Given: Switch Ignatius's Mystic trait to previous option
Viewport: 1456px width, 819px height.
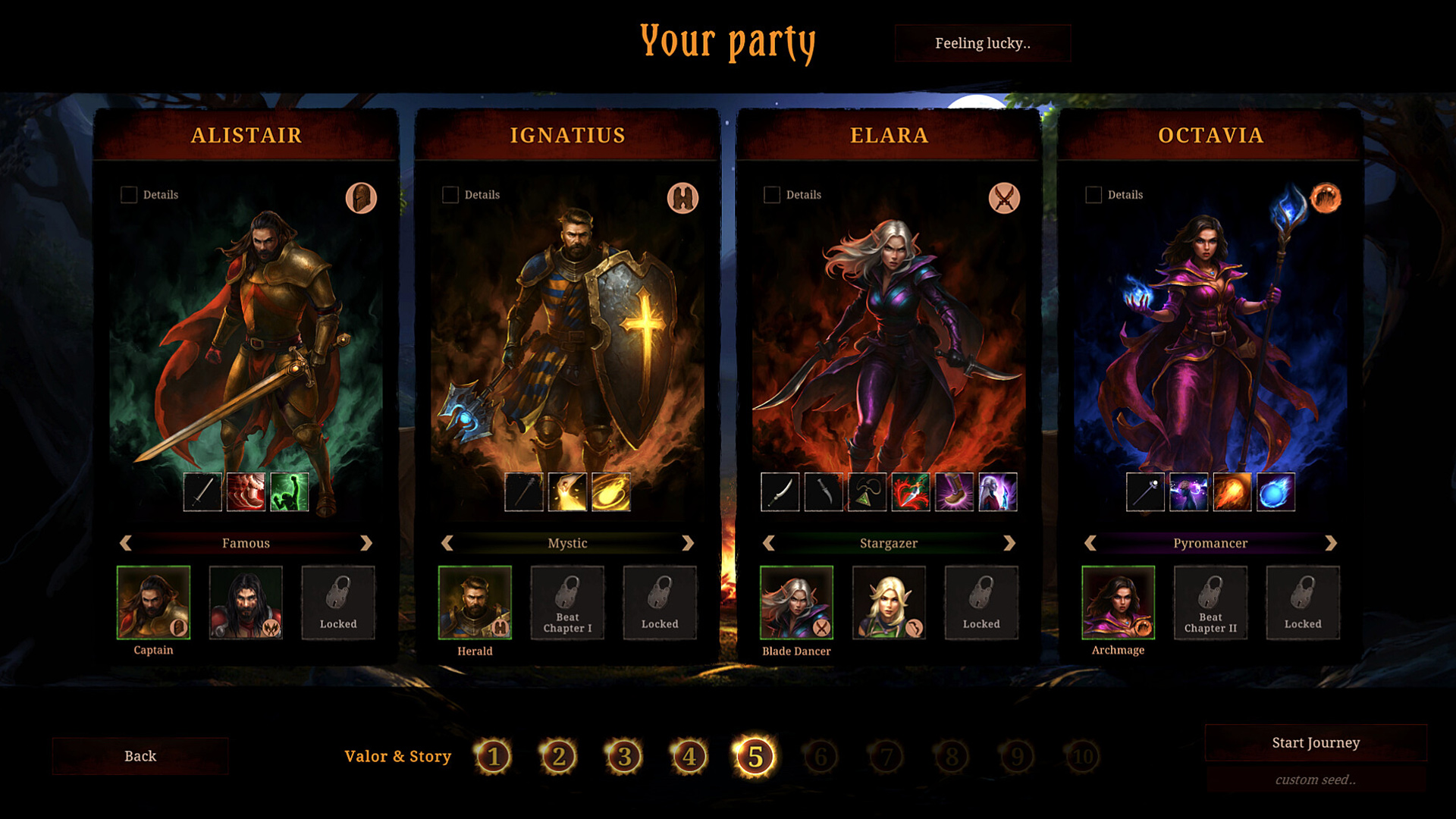Looking at the screenshot, I should click(x=447, y=543).
